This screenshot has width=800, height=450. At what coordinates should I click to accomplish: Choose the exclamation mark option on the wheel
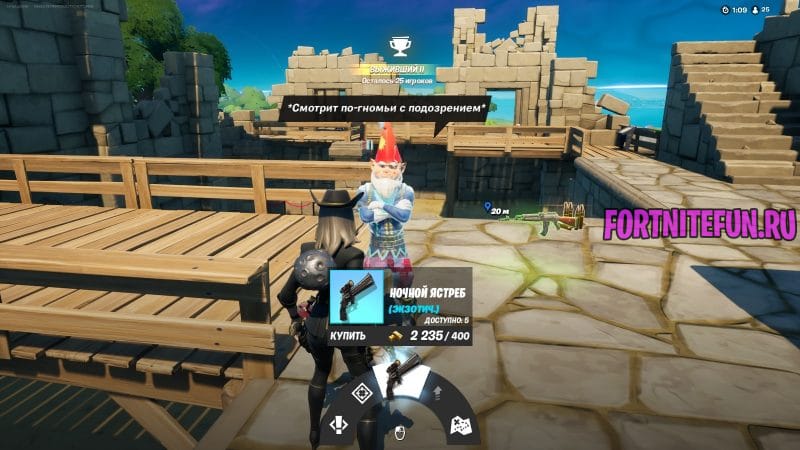pos(339,425)
